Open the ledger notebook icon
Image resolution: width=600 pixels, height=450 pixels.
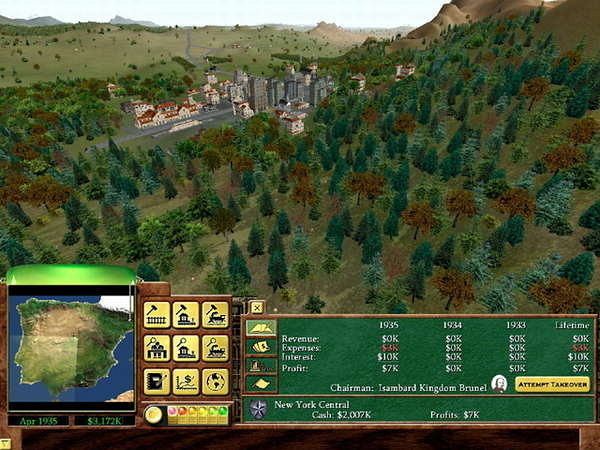tap(156, 381)
